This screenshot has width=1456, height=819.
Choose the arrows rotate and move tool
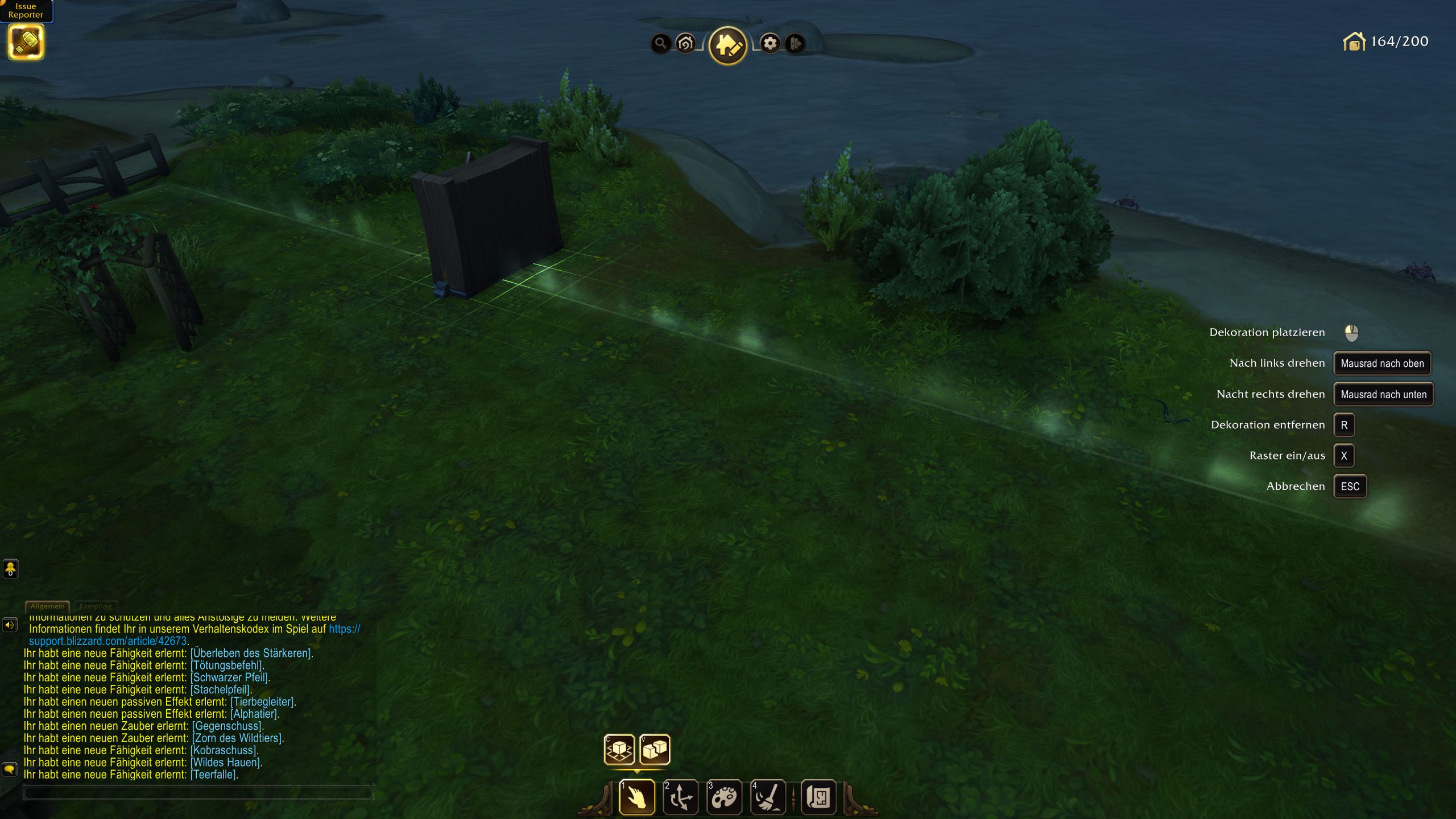(681, 797)
